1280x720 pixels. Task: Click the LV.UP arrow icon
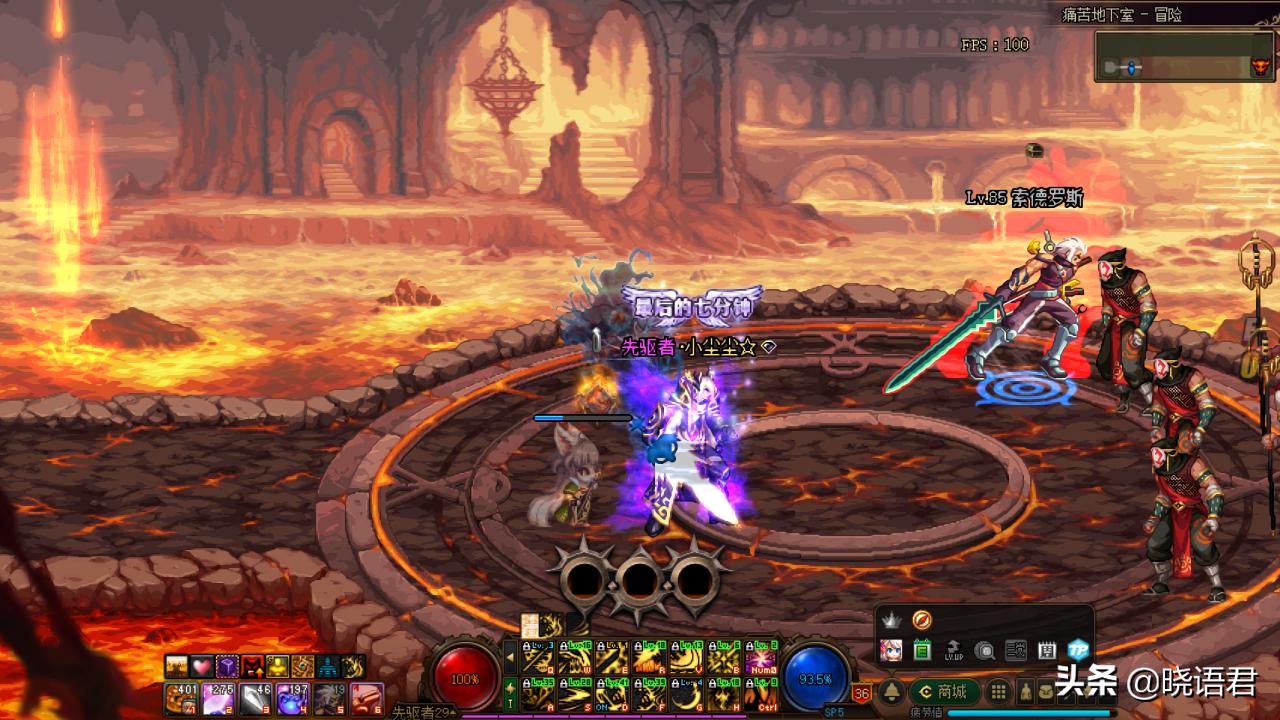coord(953,650)
